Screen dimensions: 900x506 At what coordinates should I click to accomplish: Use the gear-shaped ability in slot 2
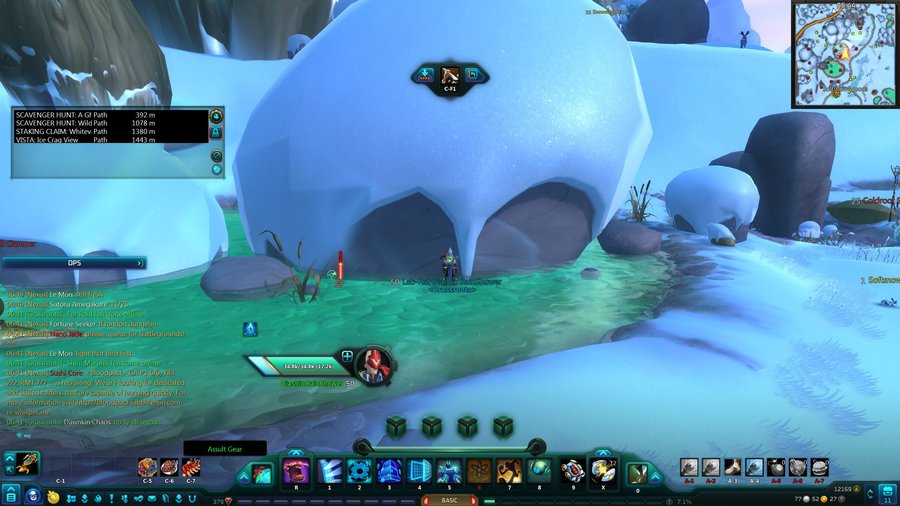(x=359, y=471)
